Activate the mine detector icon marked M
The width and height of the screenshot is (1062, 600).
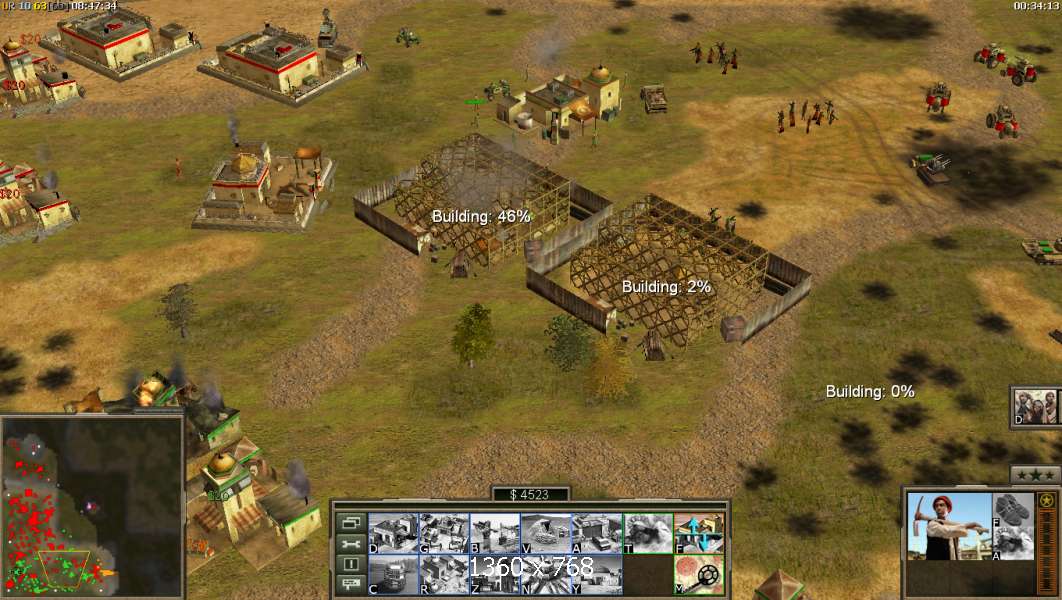(x=699, y=574)
